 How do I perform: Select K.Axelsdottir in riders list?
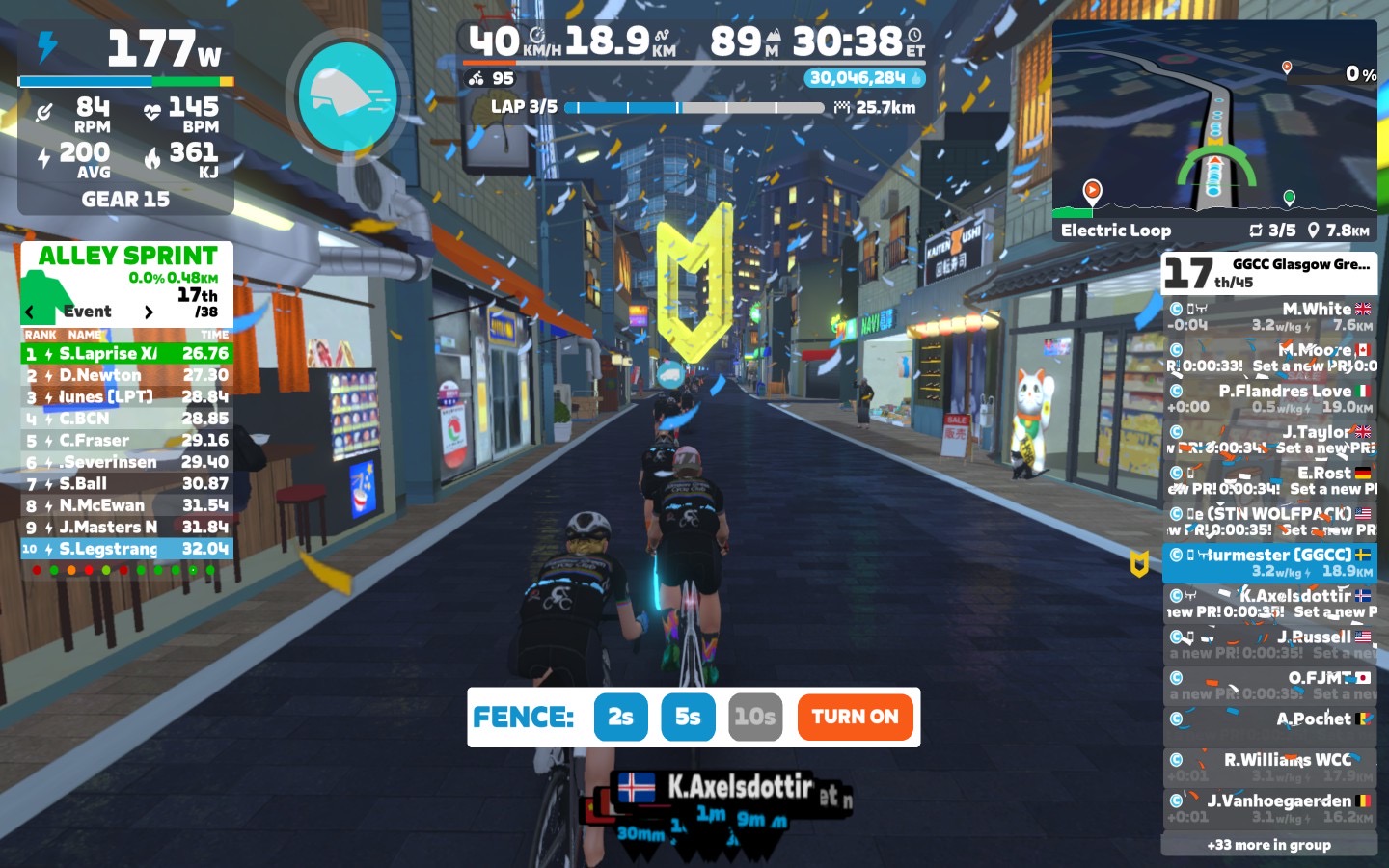[x=1268, y=603]
